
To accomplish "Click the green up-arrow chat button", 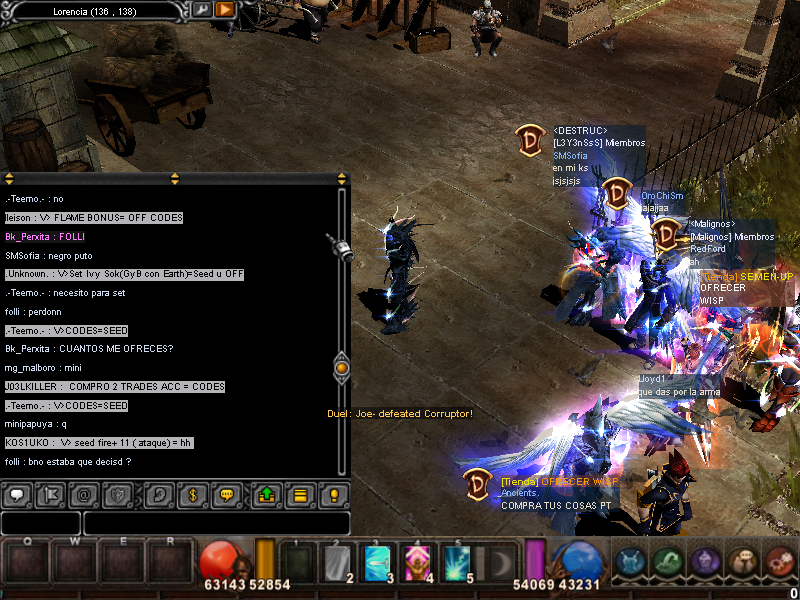I will tap(266, 494).
